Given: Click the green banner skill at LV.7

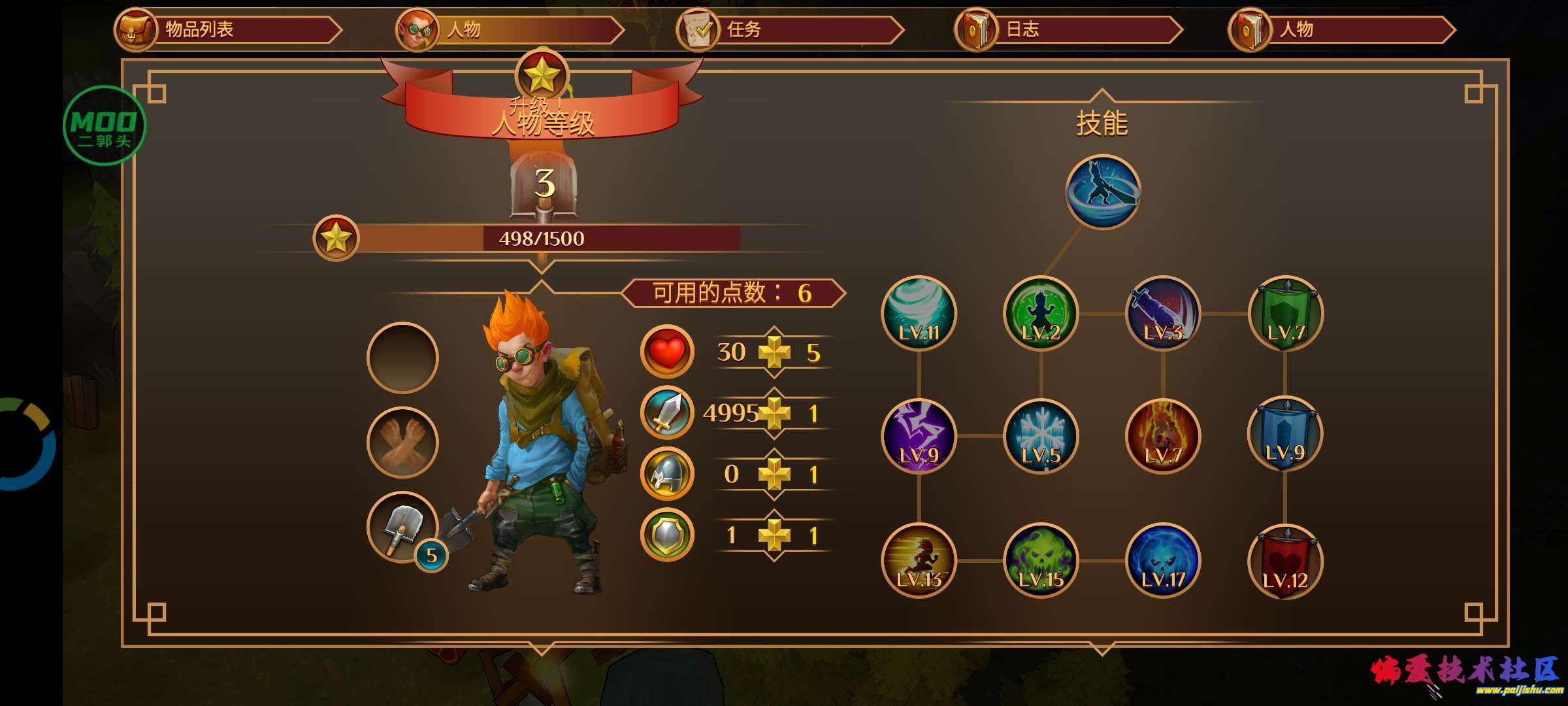Looking at the screenshot, I should (1284, 314).
